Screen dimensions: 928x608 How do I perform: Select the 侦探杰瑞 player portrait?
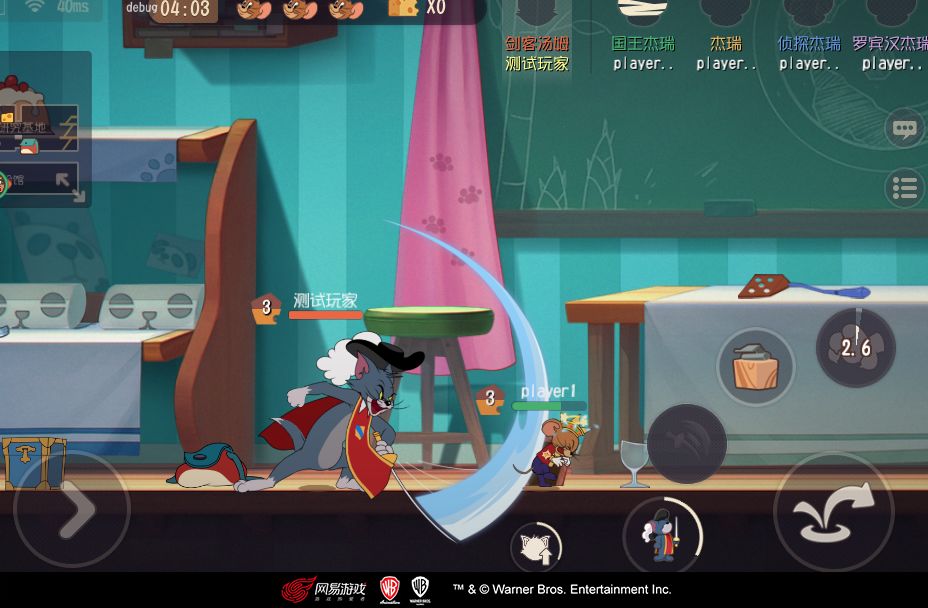coord(809,14)
